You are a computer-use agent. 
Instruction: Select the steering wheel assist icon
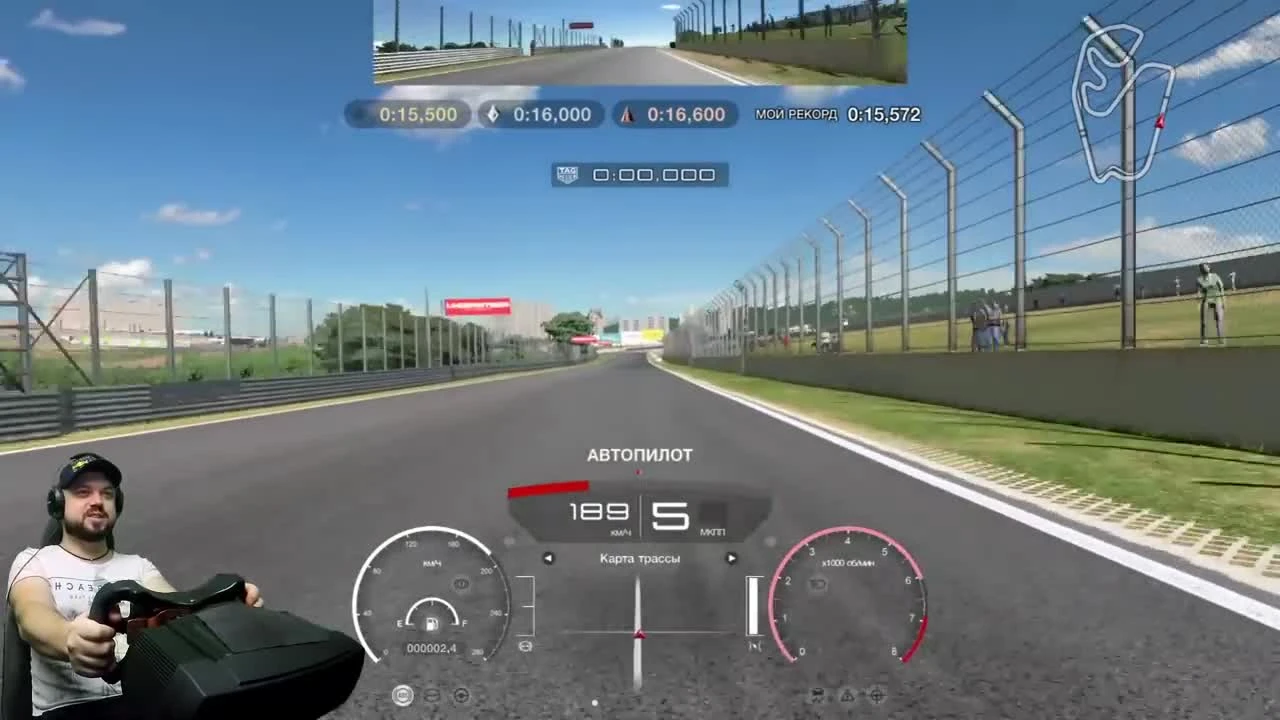(461, 695)
